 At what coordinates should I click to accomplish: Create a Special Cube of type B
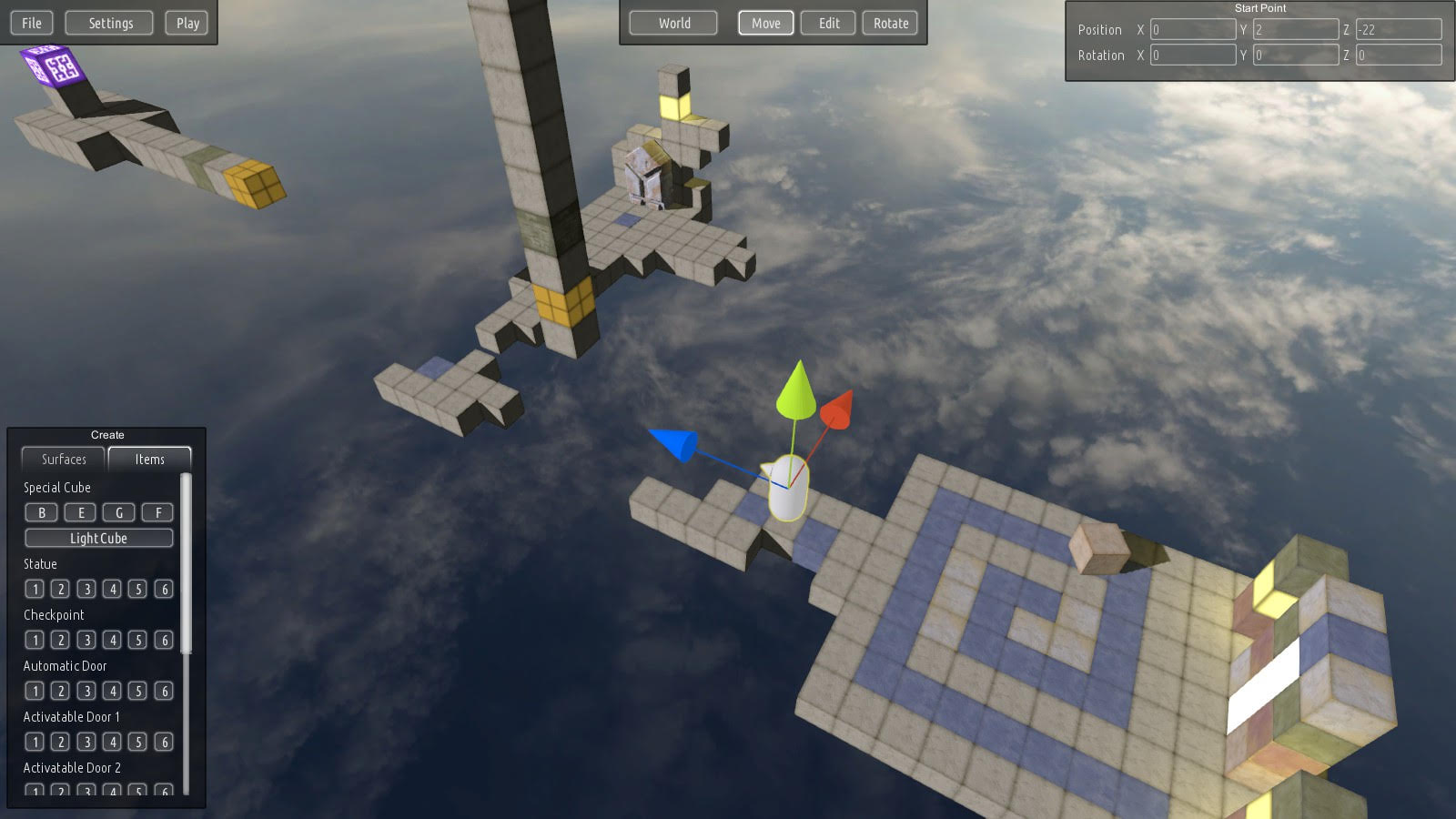pyautogui.click(x=41, y=512)
